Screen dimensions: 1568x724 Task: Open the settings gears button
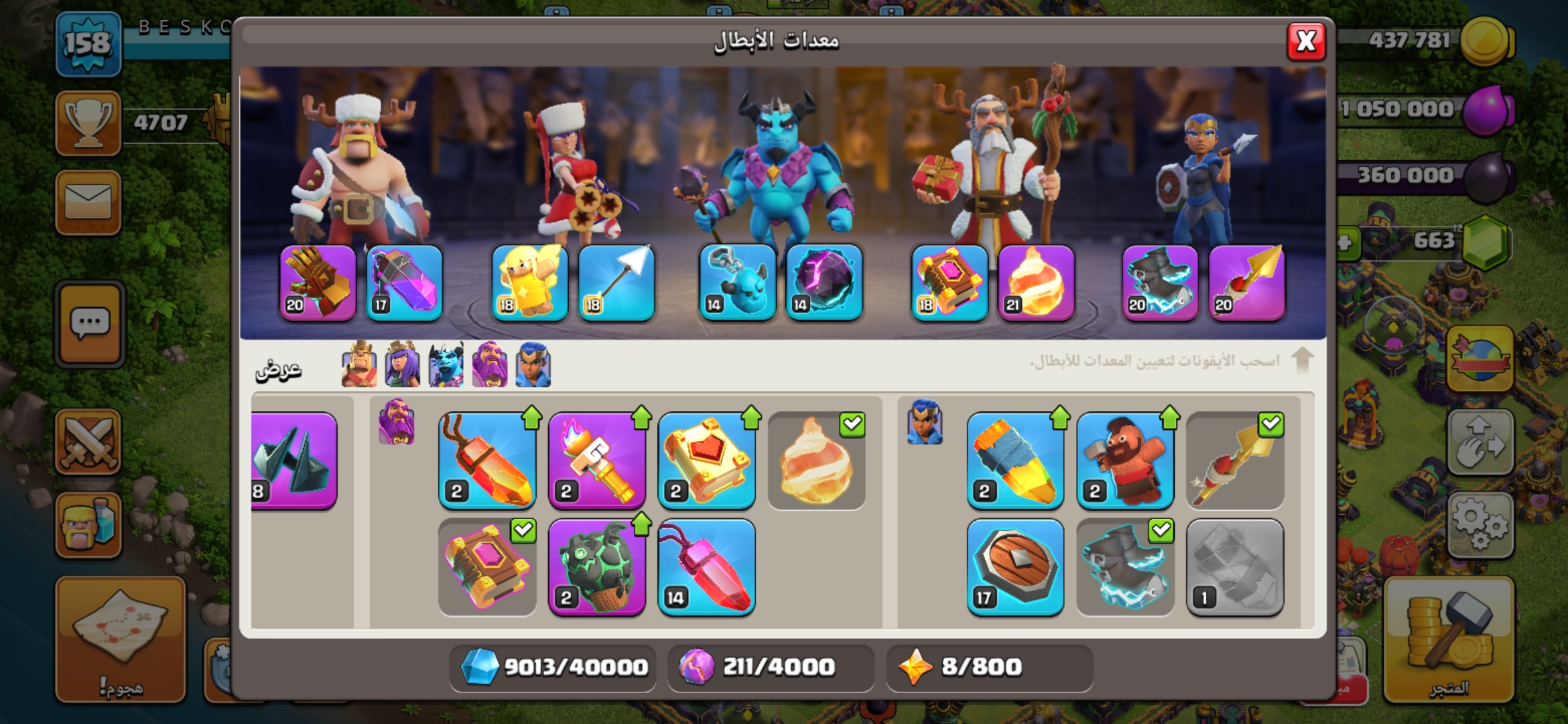coord(1480,525)
